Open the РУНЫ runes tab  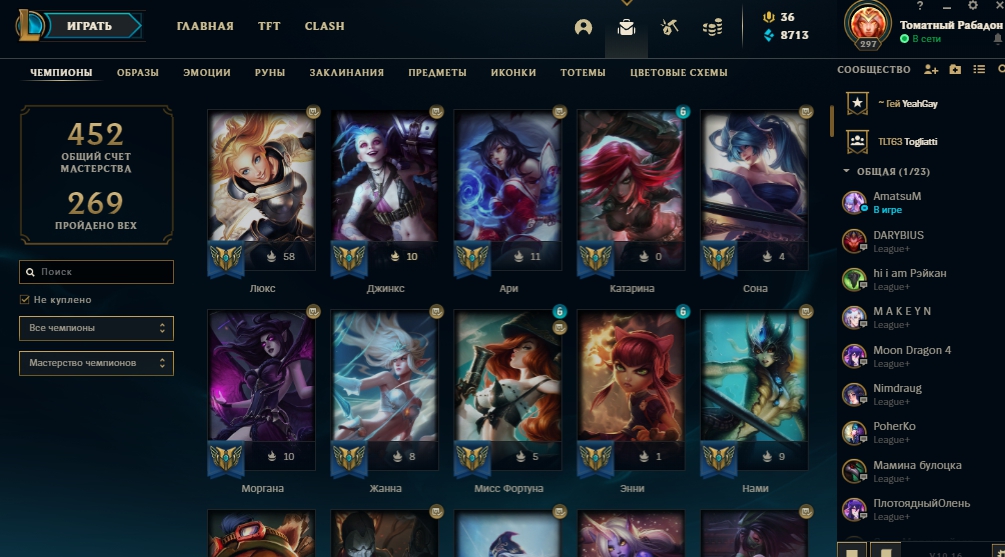pos(270,73)
